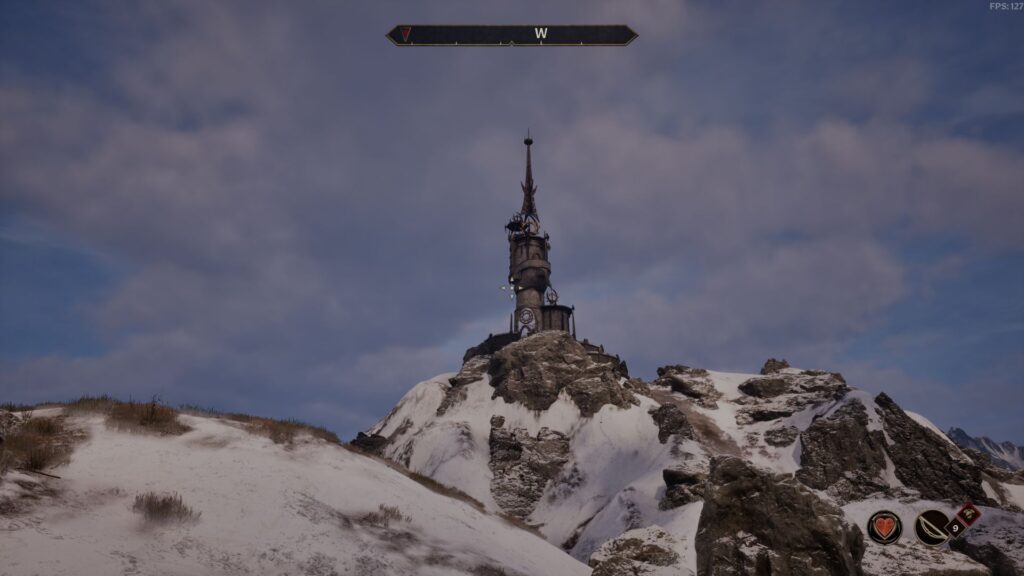Click the red triangle compass marker
This screenshot has width=1024, height=576.
[x=406, y=34]
